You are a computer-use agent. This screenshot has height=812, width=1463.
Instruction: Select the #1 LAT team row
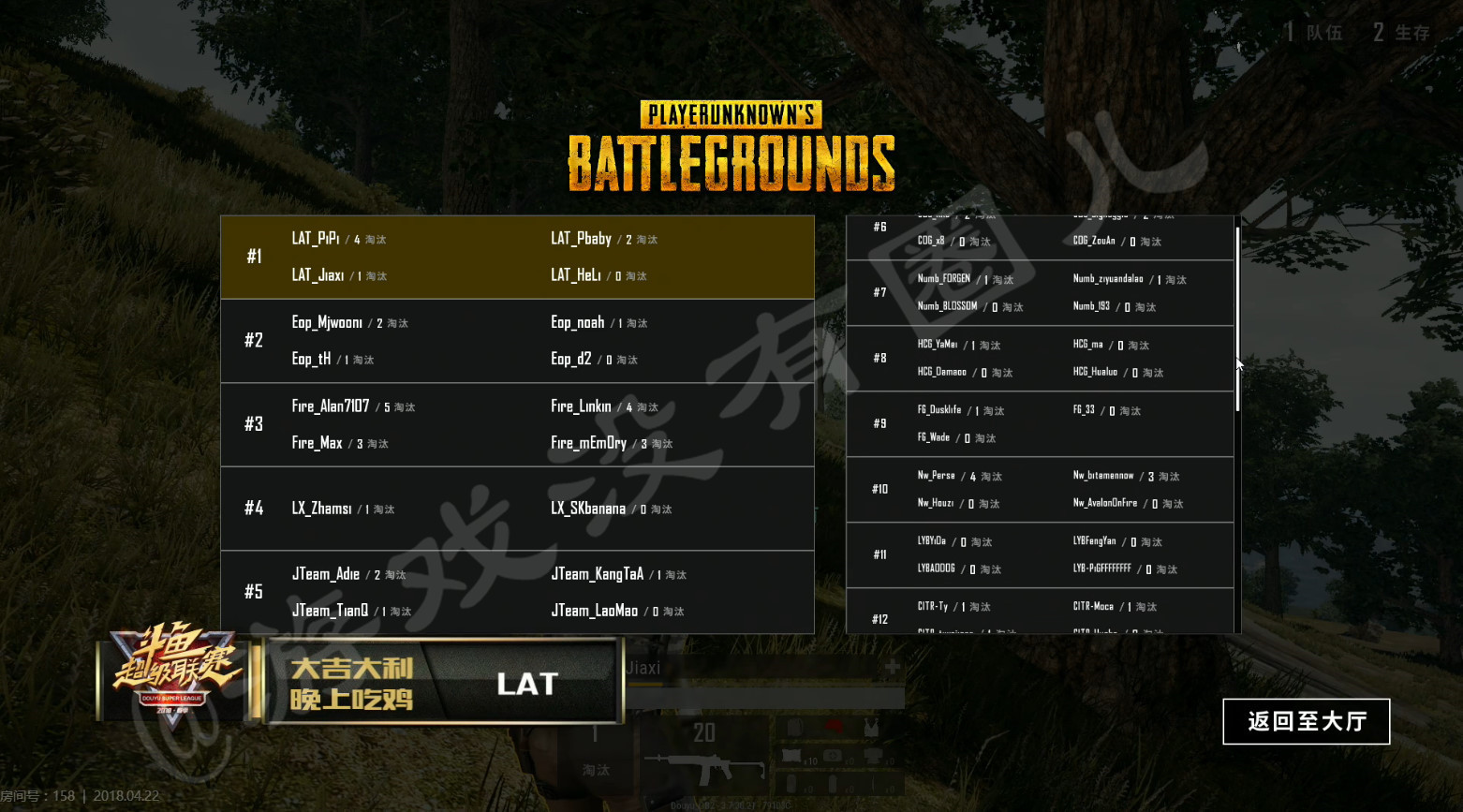pyautogui.click(x=517, y=258)
